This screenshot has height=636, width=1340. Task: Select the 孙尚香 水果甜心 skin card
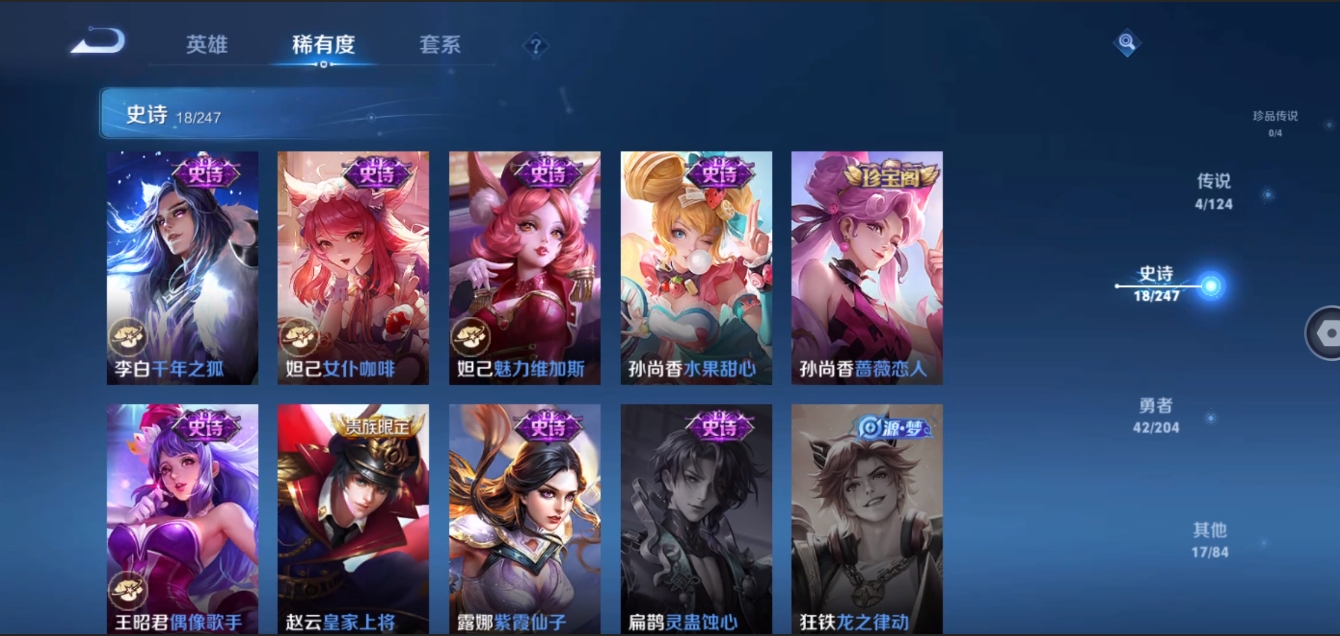[x=696, y=268]
